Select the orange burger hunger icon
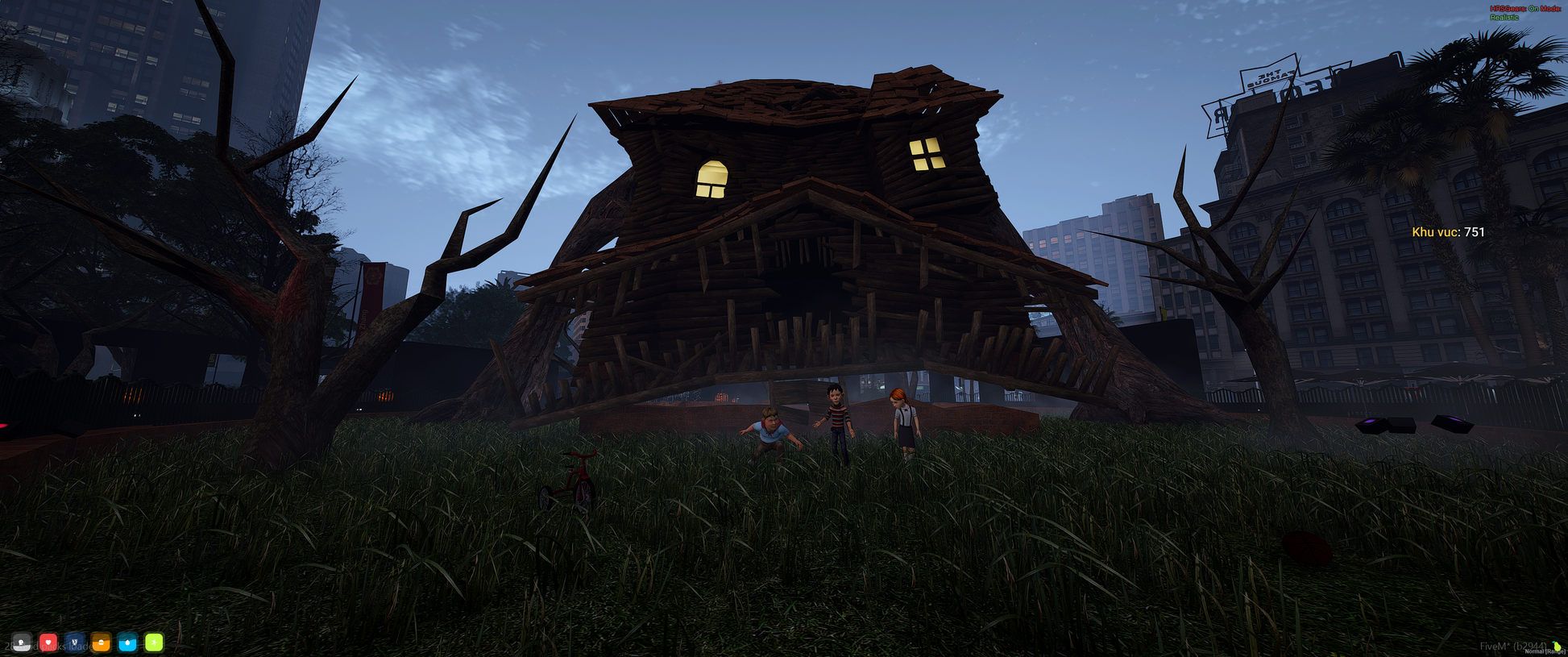This screenshot has width=1568, height=657. [x=102, y=642]
